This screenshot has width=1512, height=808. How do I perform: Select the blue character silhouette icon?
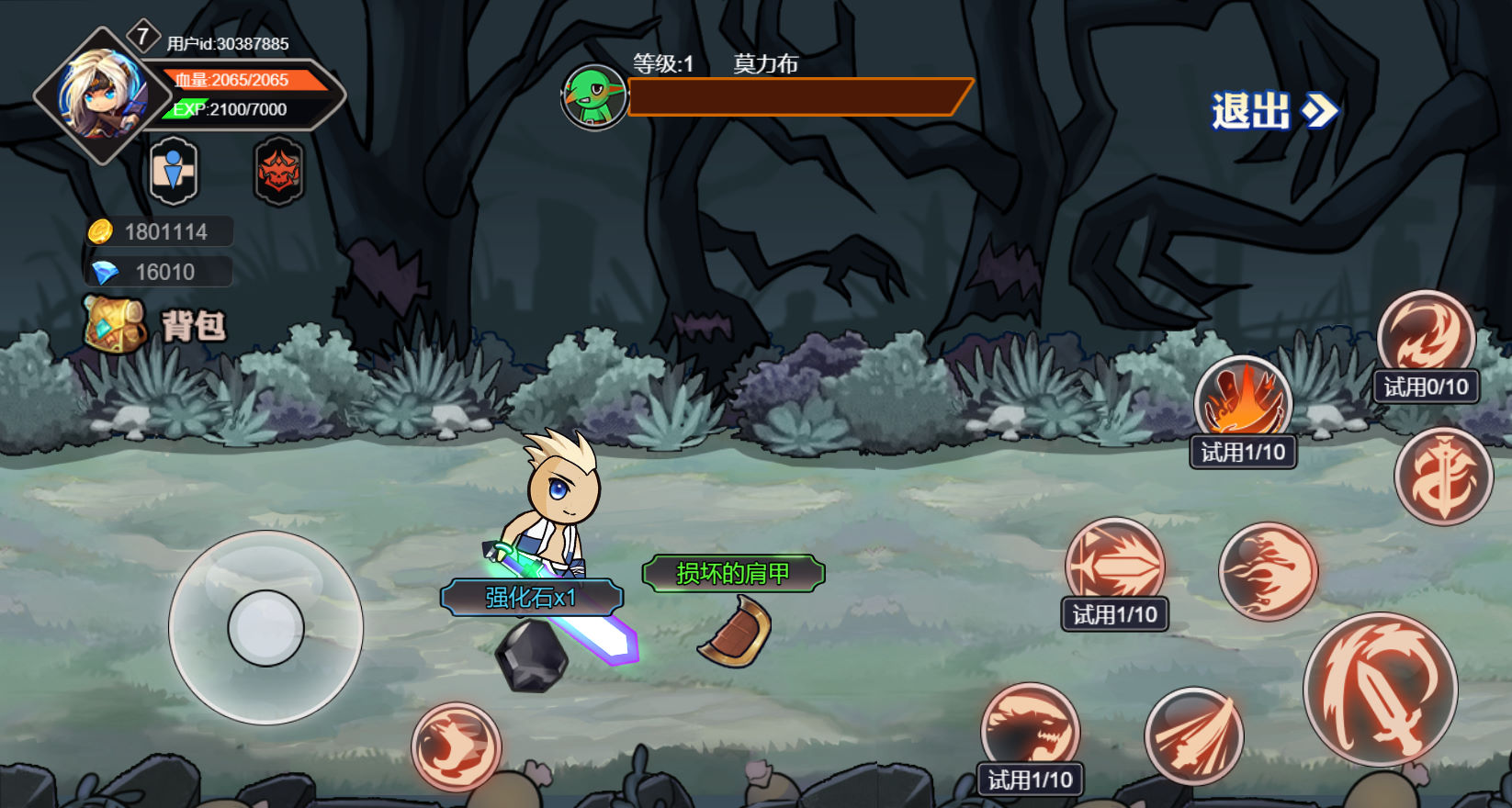coord(174,171)
